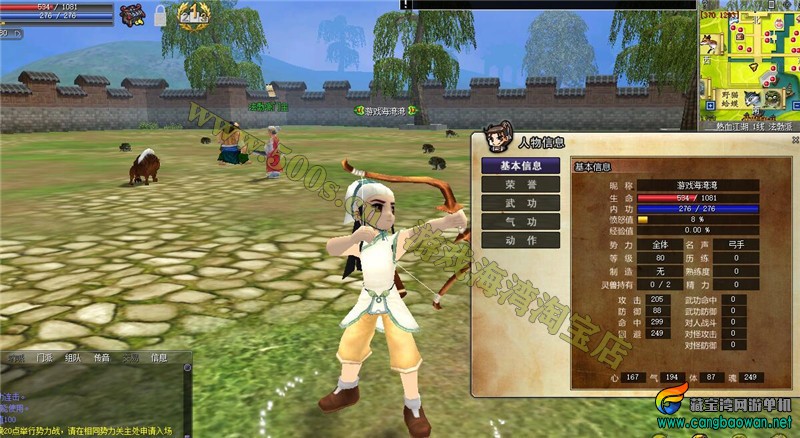The height and width of the screenshot is (438, 800).
Task: Switch chat to the 组队 team channel
Action: (73, 358)
